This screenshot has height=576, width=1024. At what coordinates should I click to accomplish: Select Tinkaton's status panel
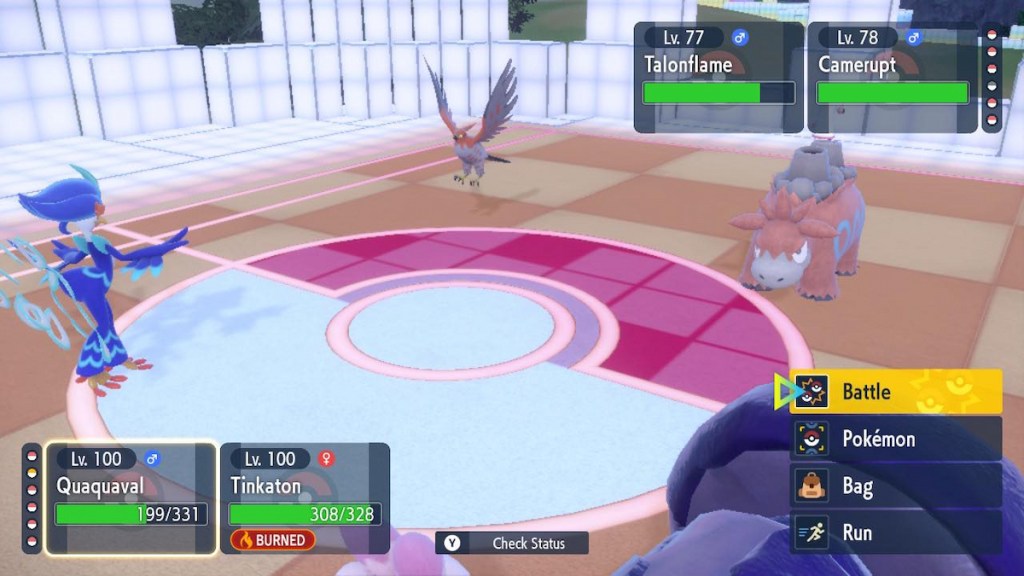(x=304, y=498)
